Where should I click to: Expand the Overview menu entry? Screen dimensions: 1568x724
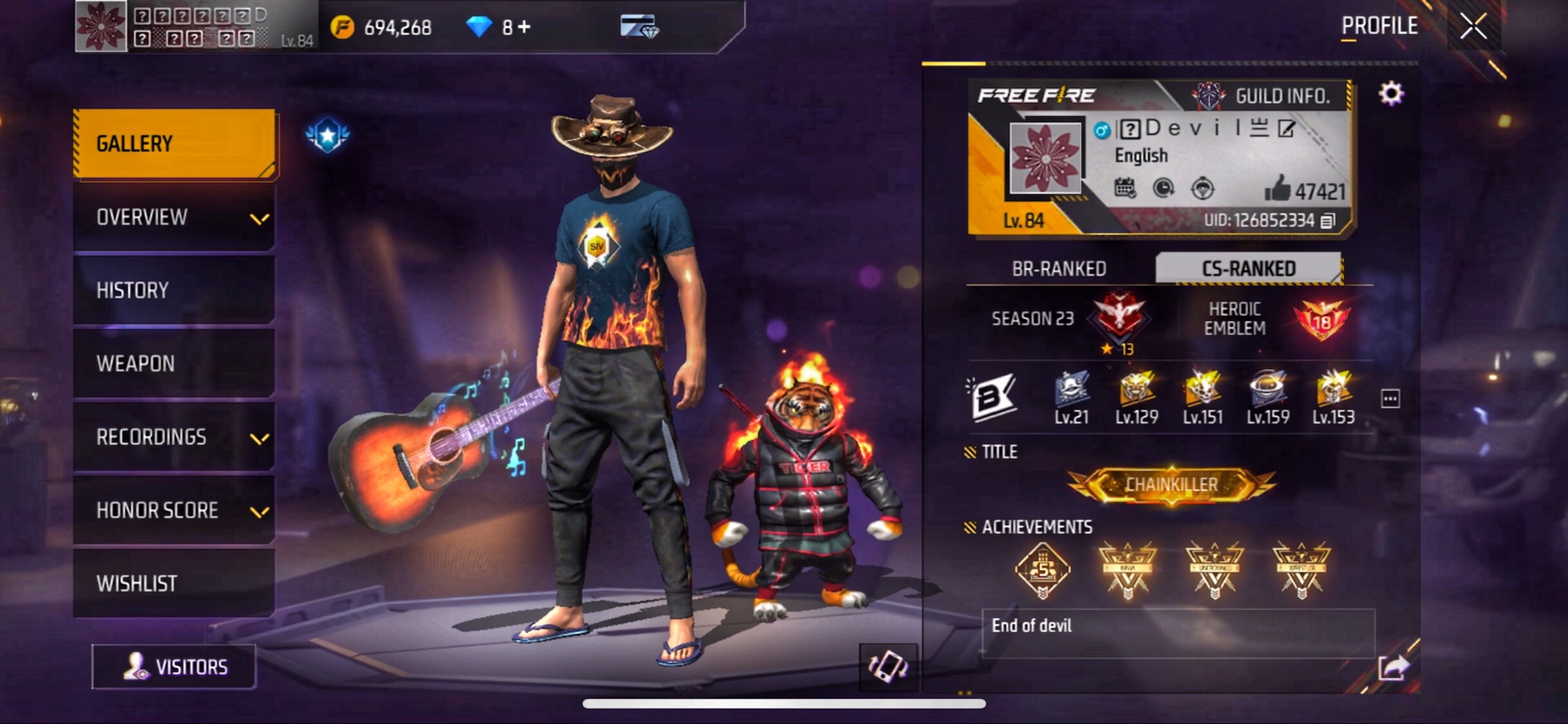click(174, 218)
